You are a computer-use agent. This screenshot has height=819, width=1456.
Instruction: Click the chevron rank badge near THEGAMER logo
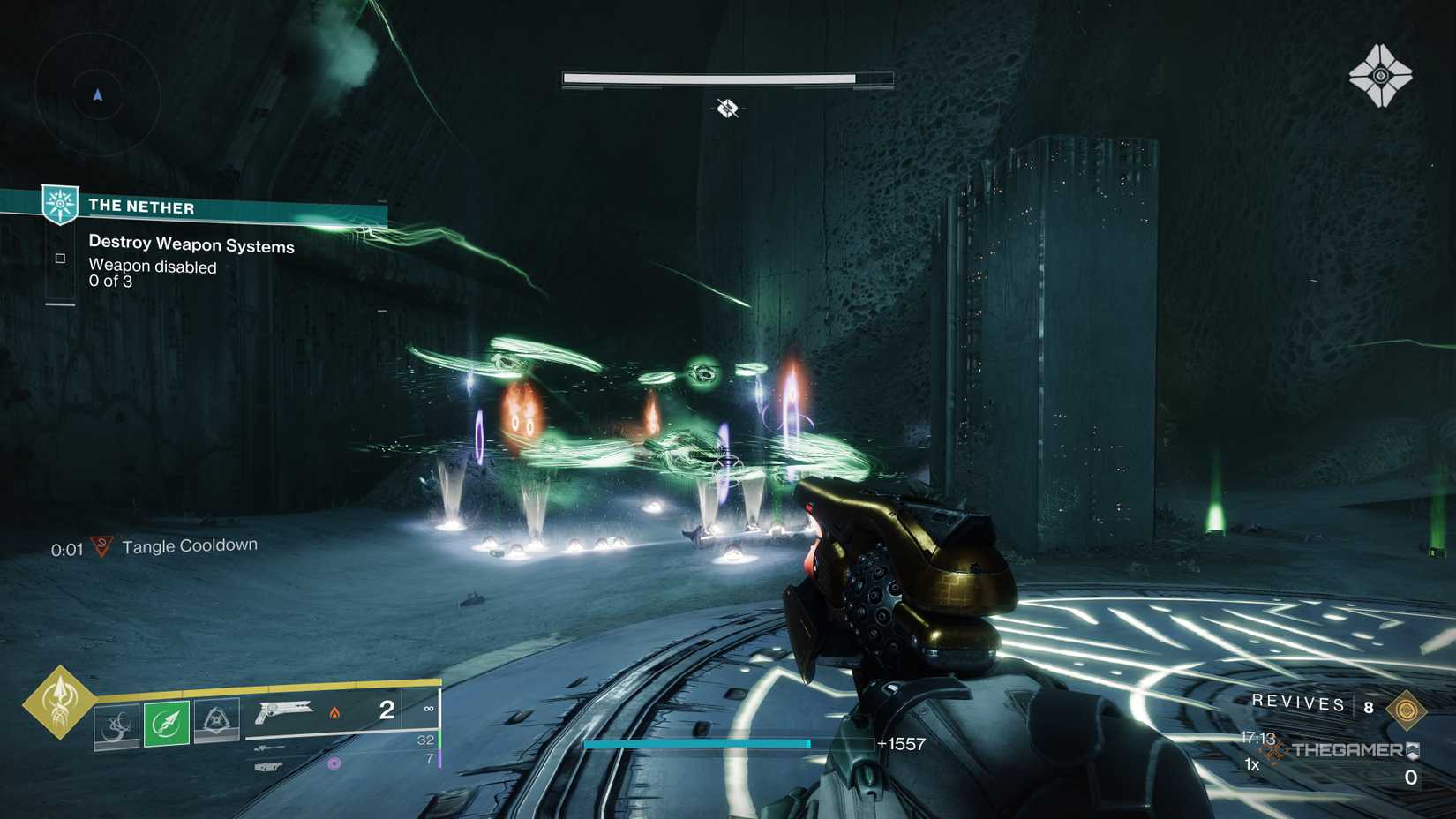click(1413, 751)
